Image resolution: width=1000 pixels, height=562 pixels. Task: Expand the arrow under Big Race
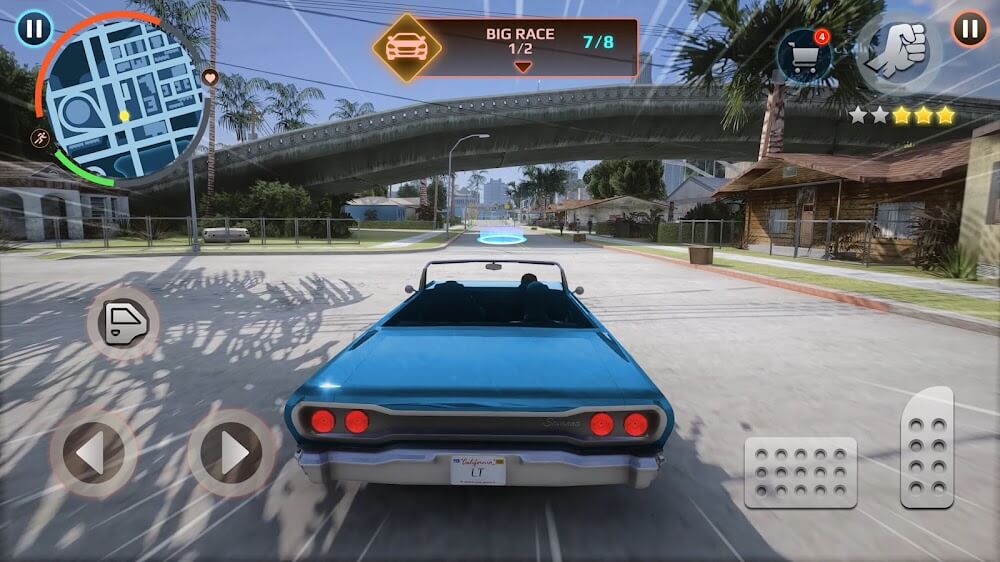(522, 68)
